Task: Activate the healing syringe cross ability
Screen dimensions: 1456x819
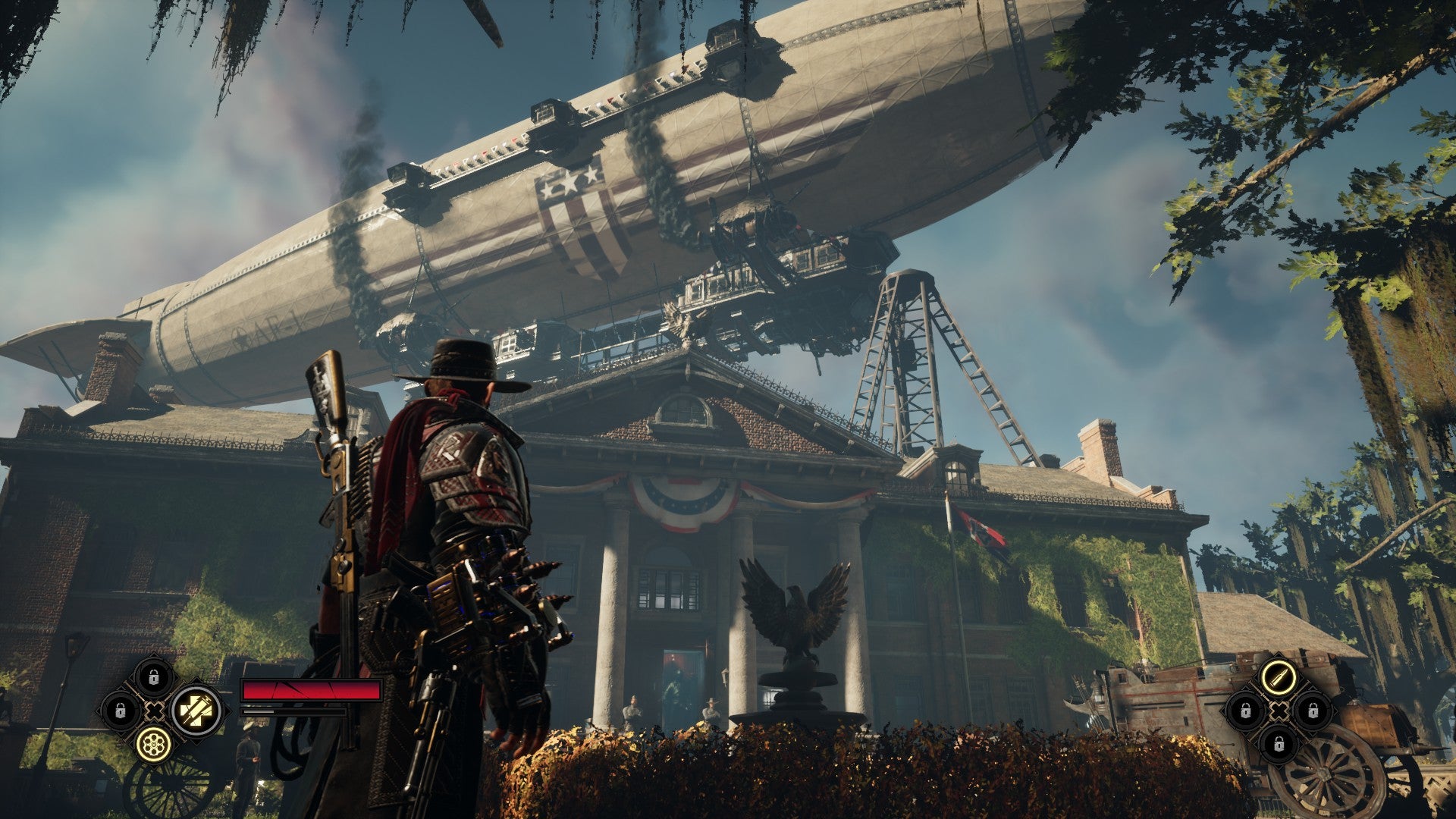Action: coord(196,711)
